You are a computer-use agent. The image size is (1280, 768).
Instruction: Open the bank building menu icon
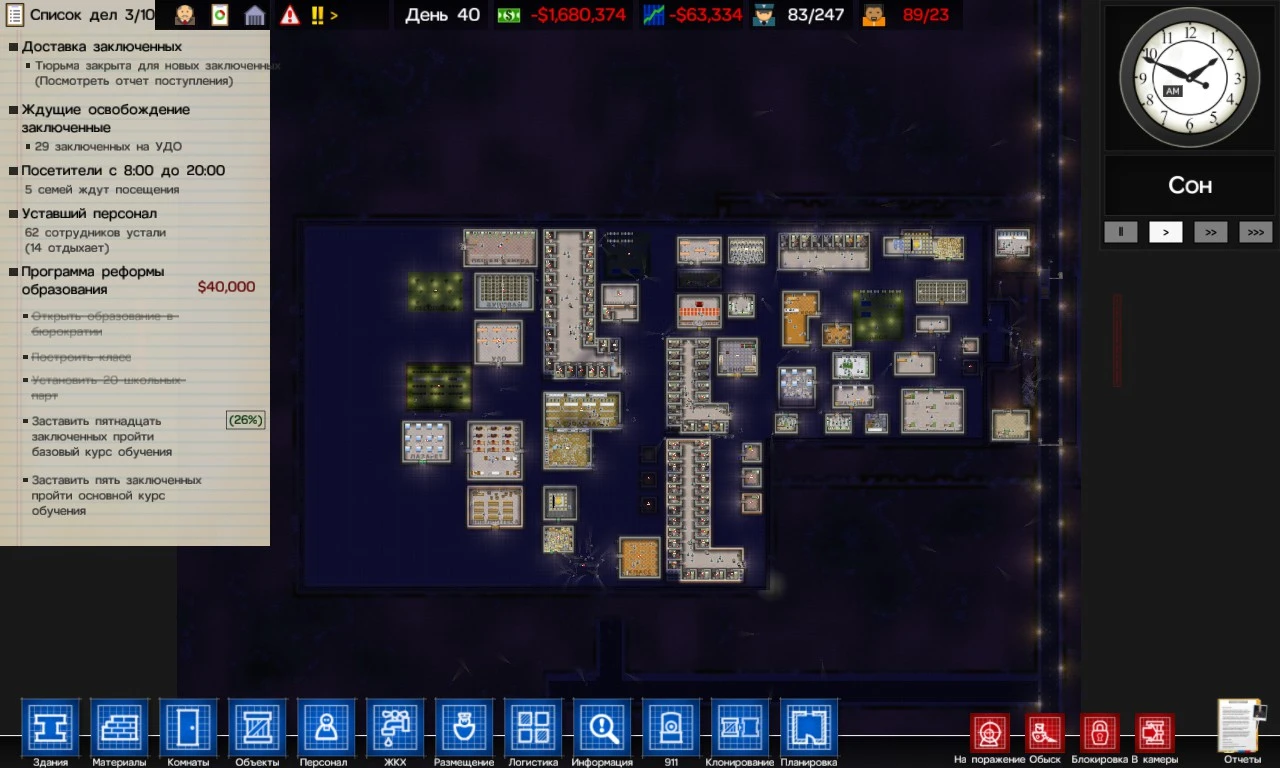coord(255,16)
